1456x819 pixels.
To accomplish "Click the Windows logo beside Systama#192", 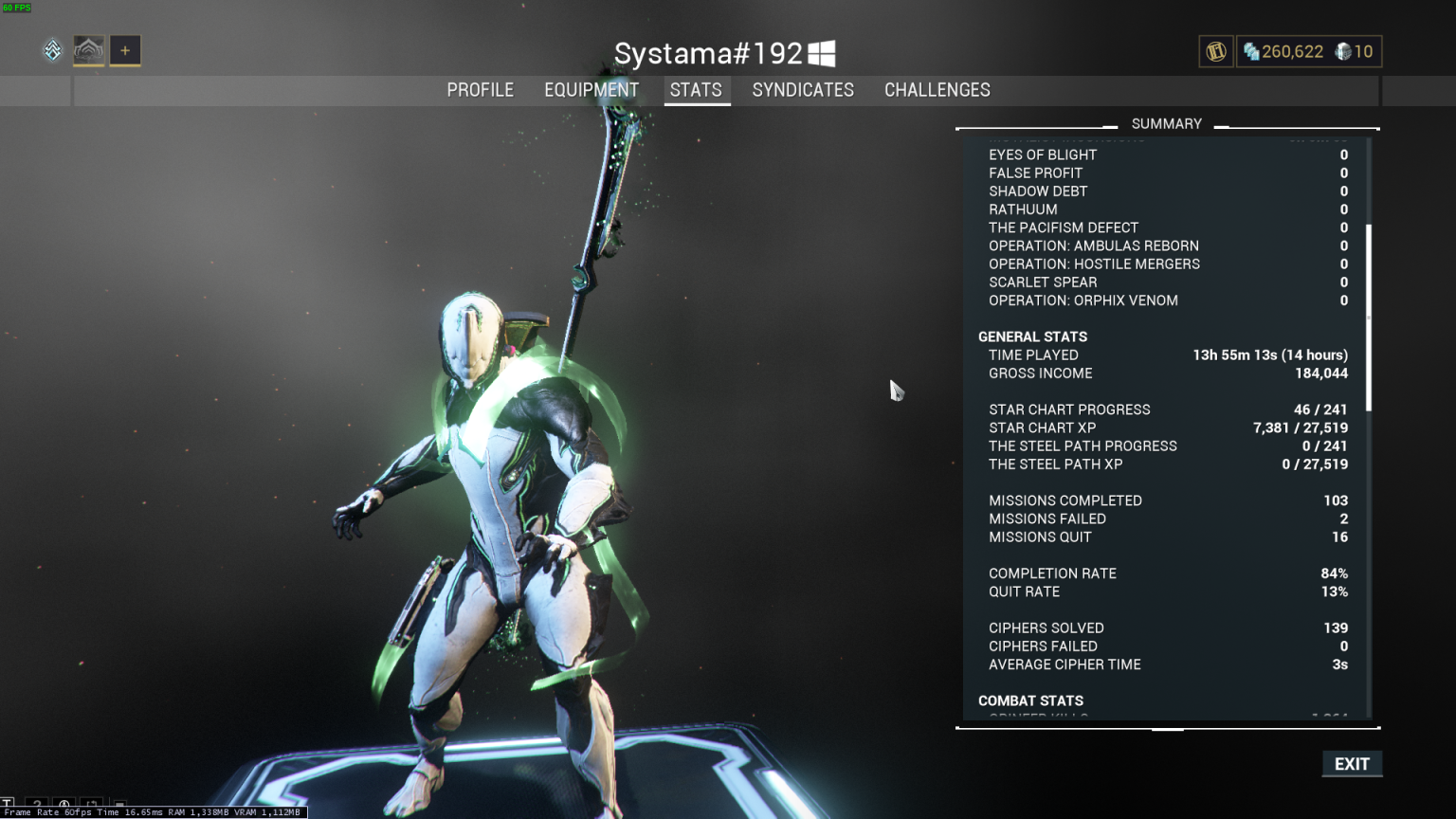I will tap(823, 53).
